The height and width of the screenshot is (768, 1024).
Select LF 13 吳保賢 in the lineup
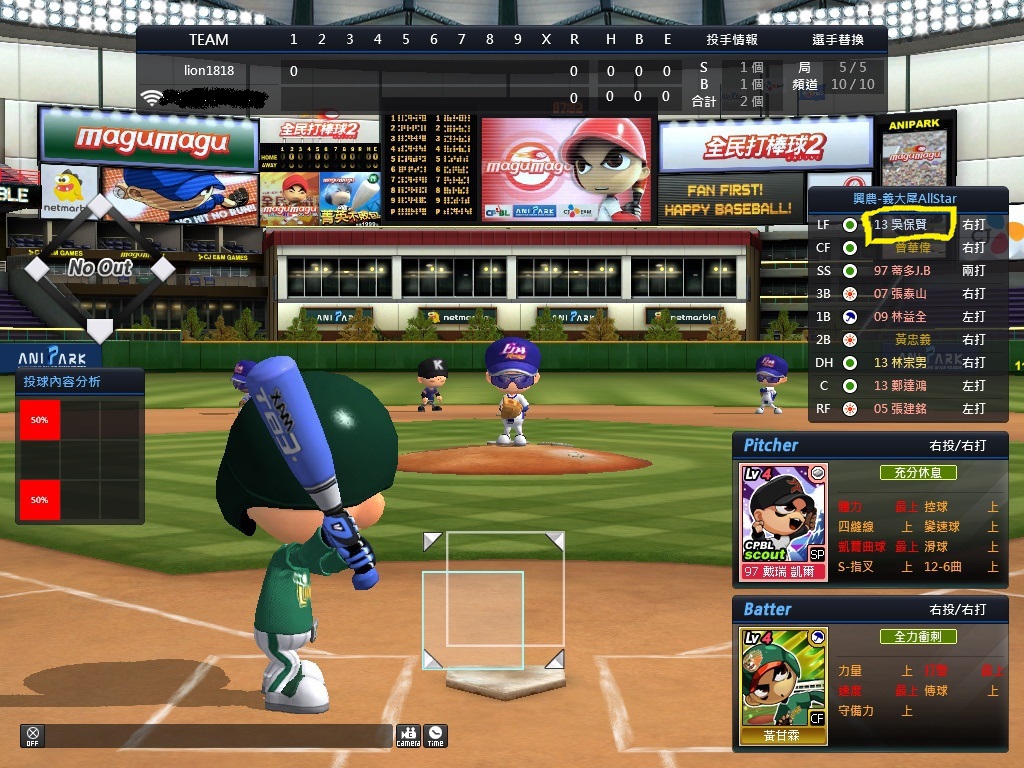(x=900, y=225)
